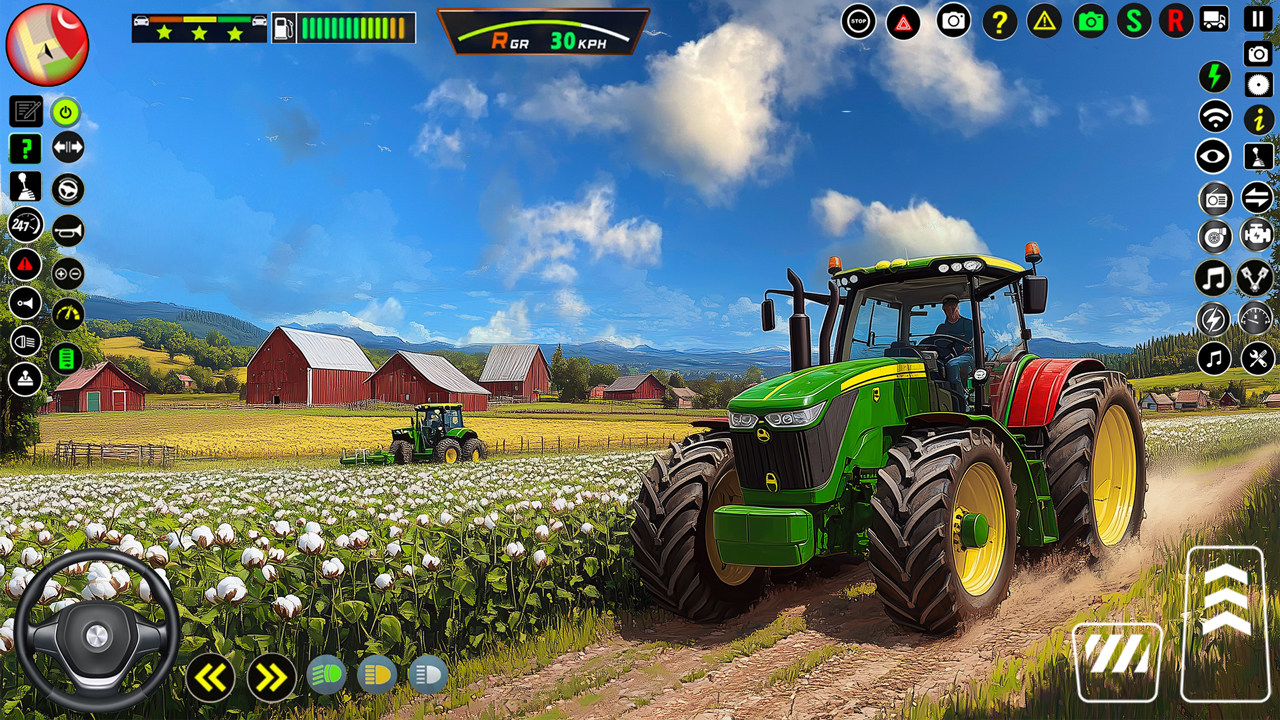Open the music note audio icon

(1213, 276)
